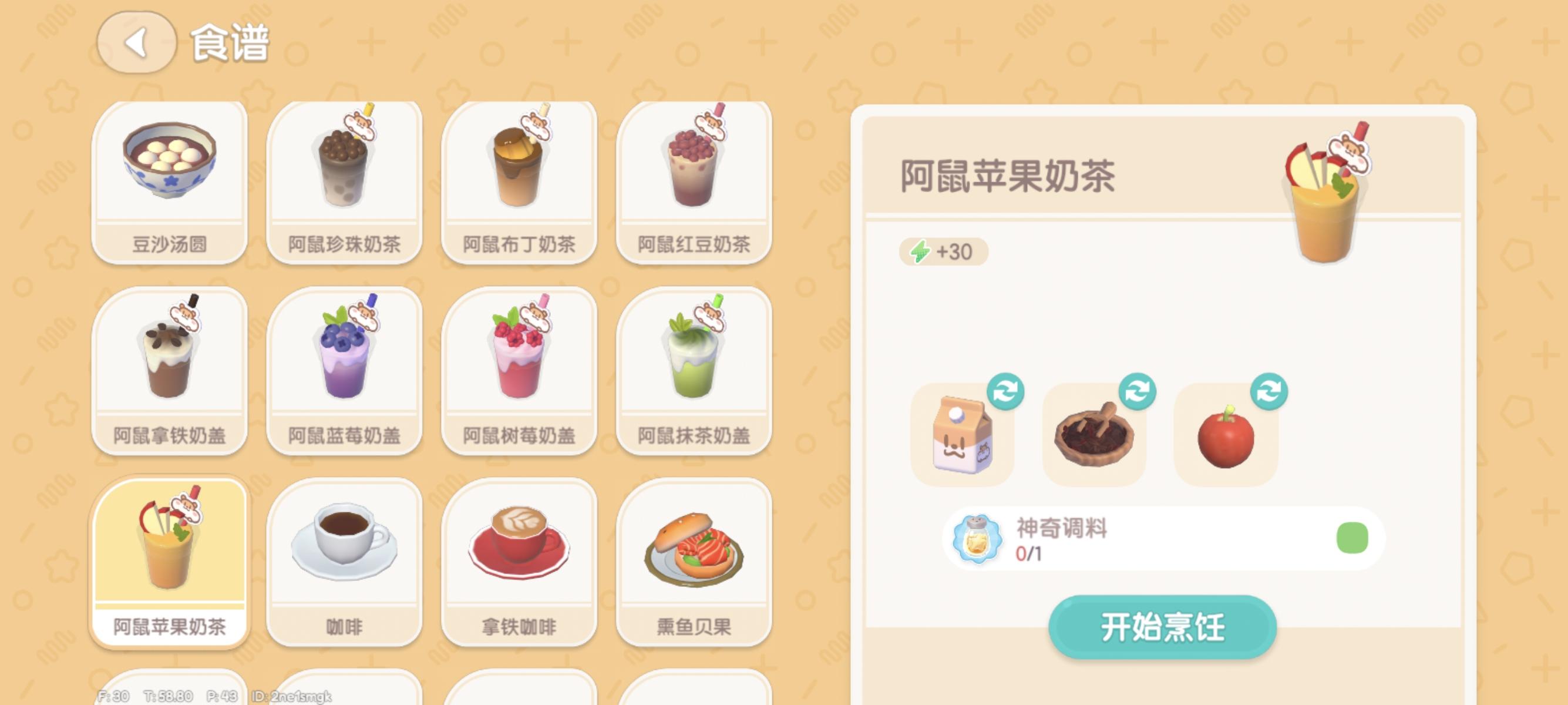Image resolution: width=1568 pixels, height=705 pixels.
Task: Select the 豆沙汤圆 recipe
Action: pos(171,180)
